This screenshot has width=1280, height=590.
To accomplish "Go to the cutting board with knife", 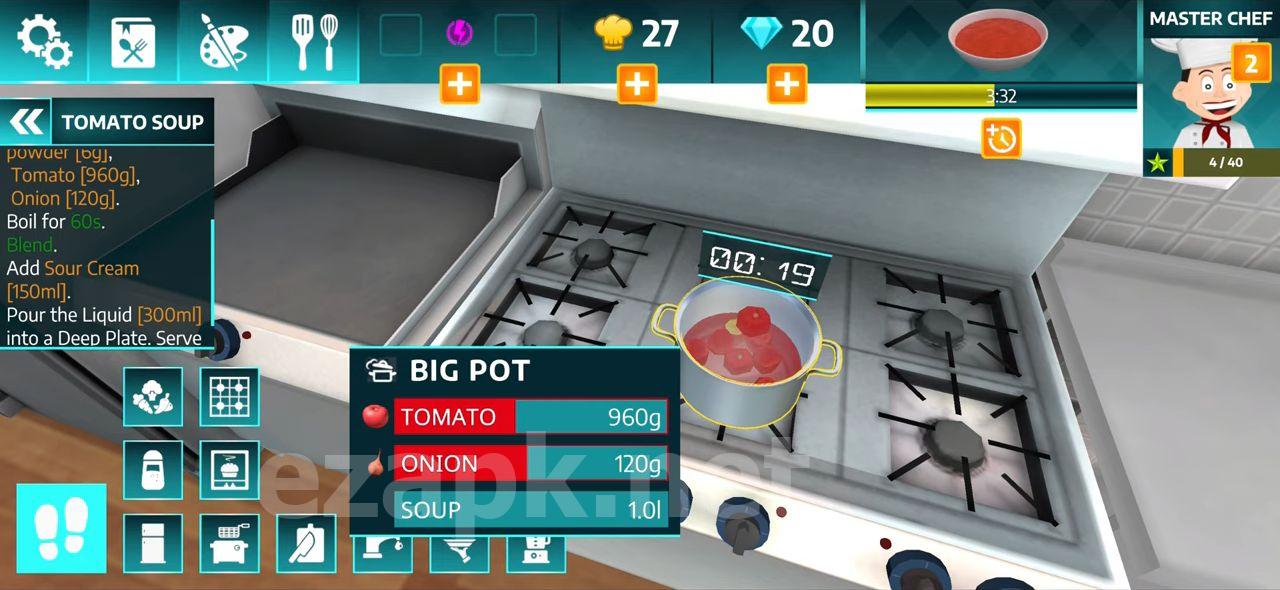I will point(305,543).
